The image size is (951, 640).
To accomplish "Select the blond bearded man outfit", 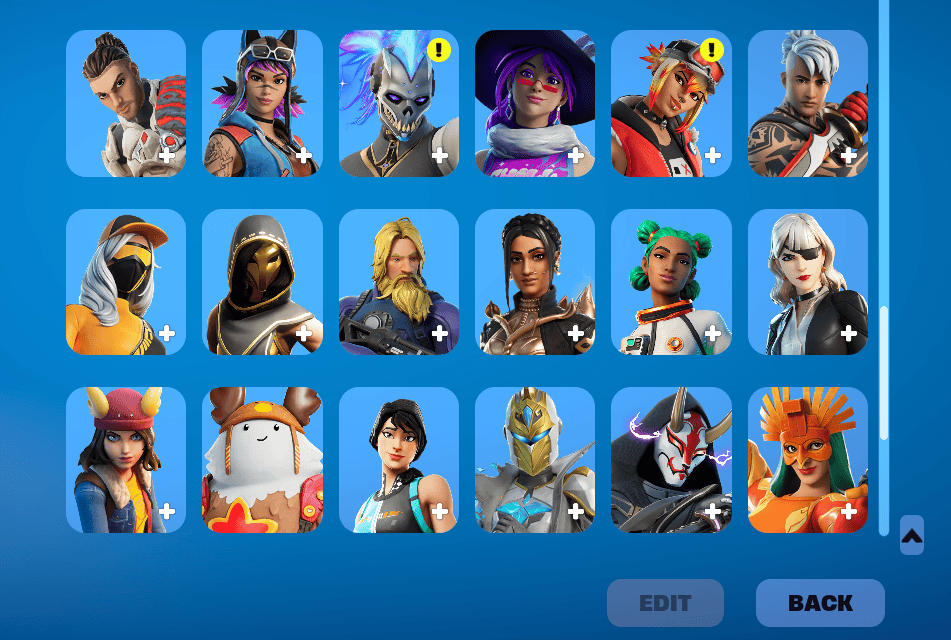I will (x=398, y=282).
